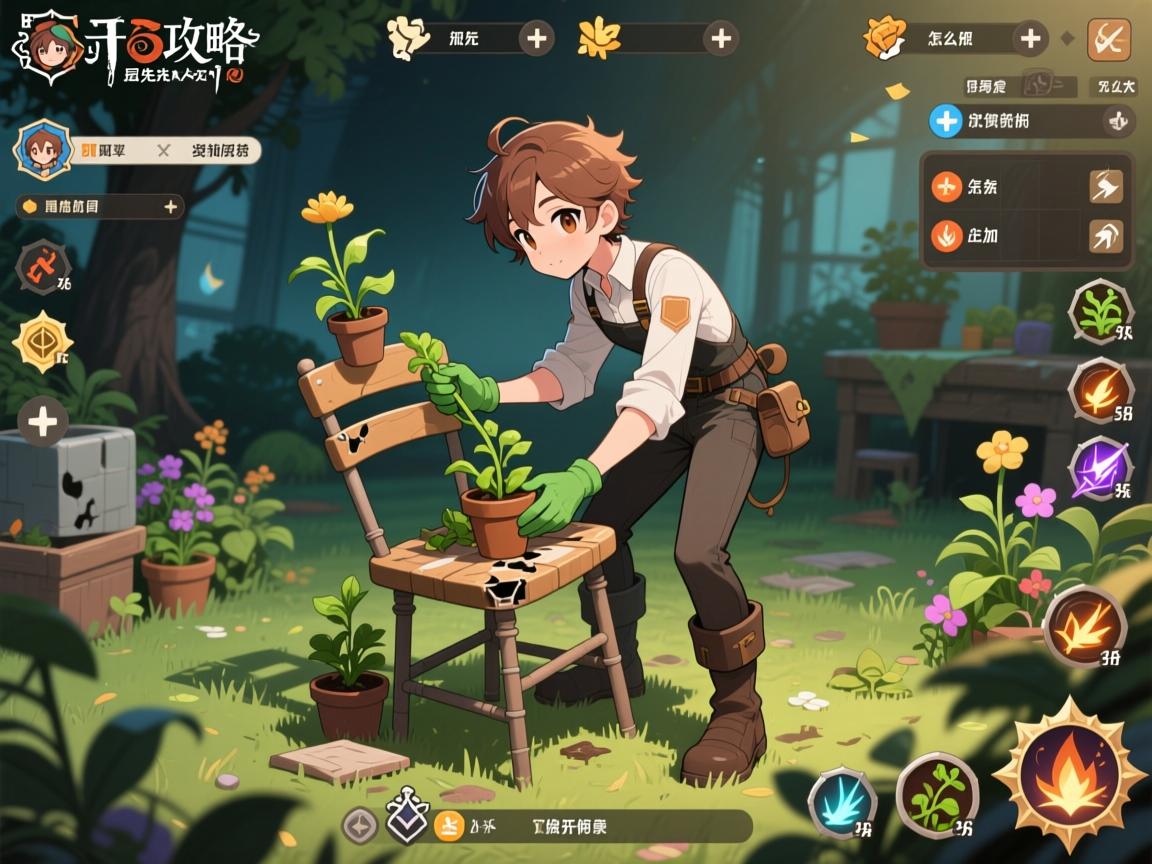The image size is (1152, 864).
Task: Expand the yellow-dot bar with its plus
Action: coord(171,207)
